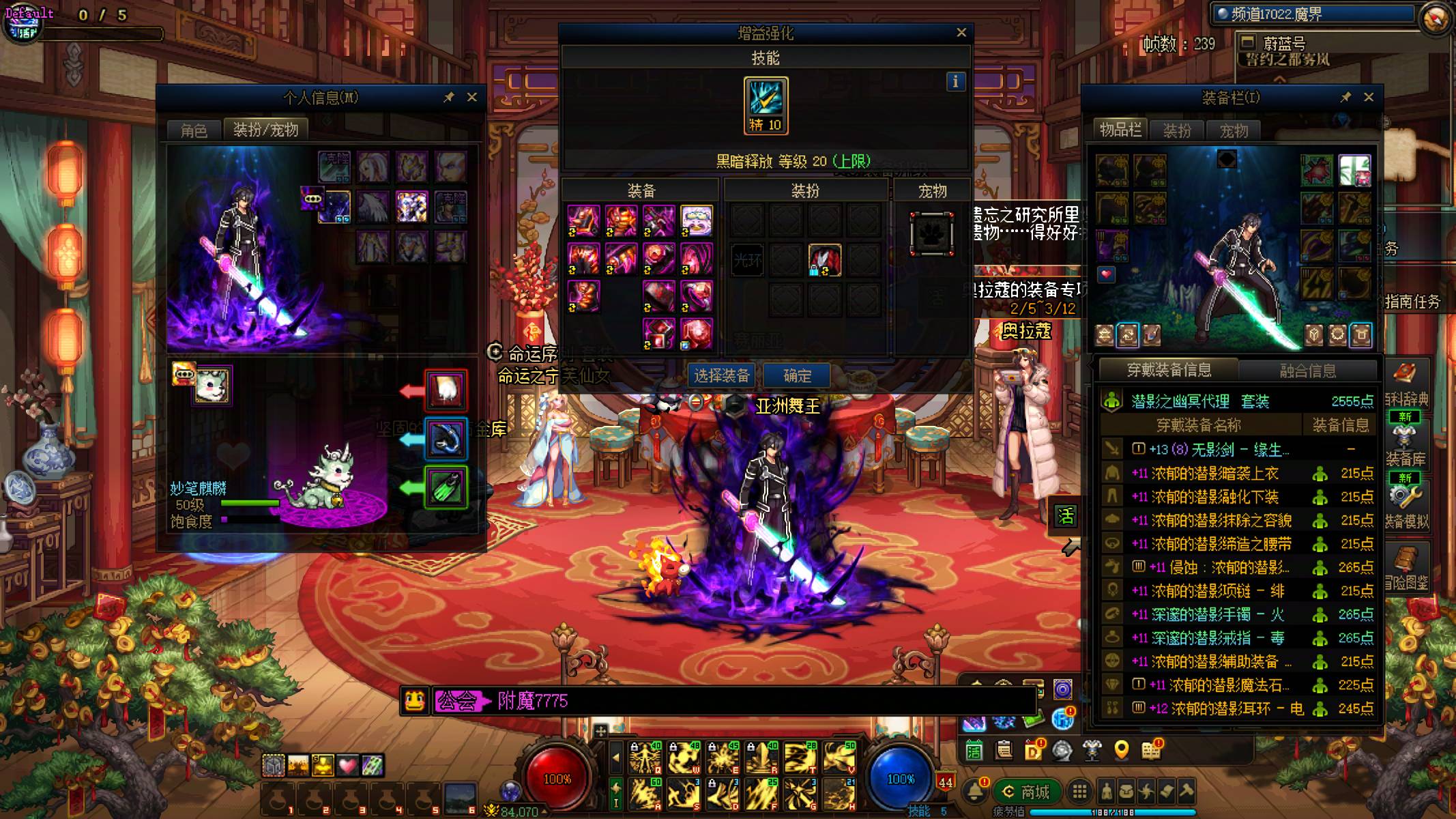Open the blue info button

(955, 82)
